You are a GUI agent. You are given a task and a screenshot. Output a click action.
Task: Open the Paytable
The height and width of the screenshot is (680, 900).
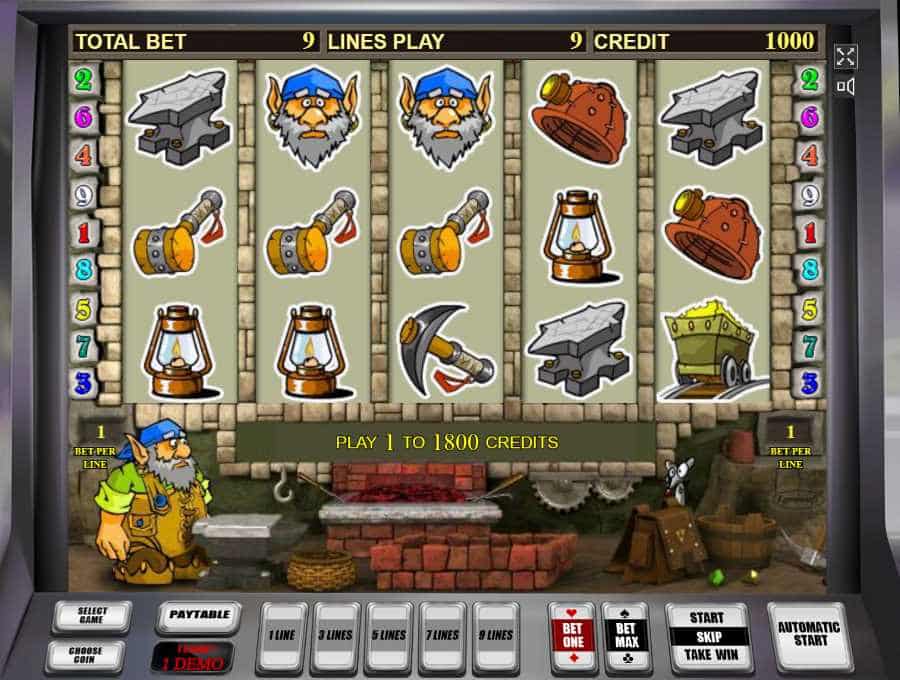(197, 616)
